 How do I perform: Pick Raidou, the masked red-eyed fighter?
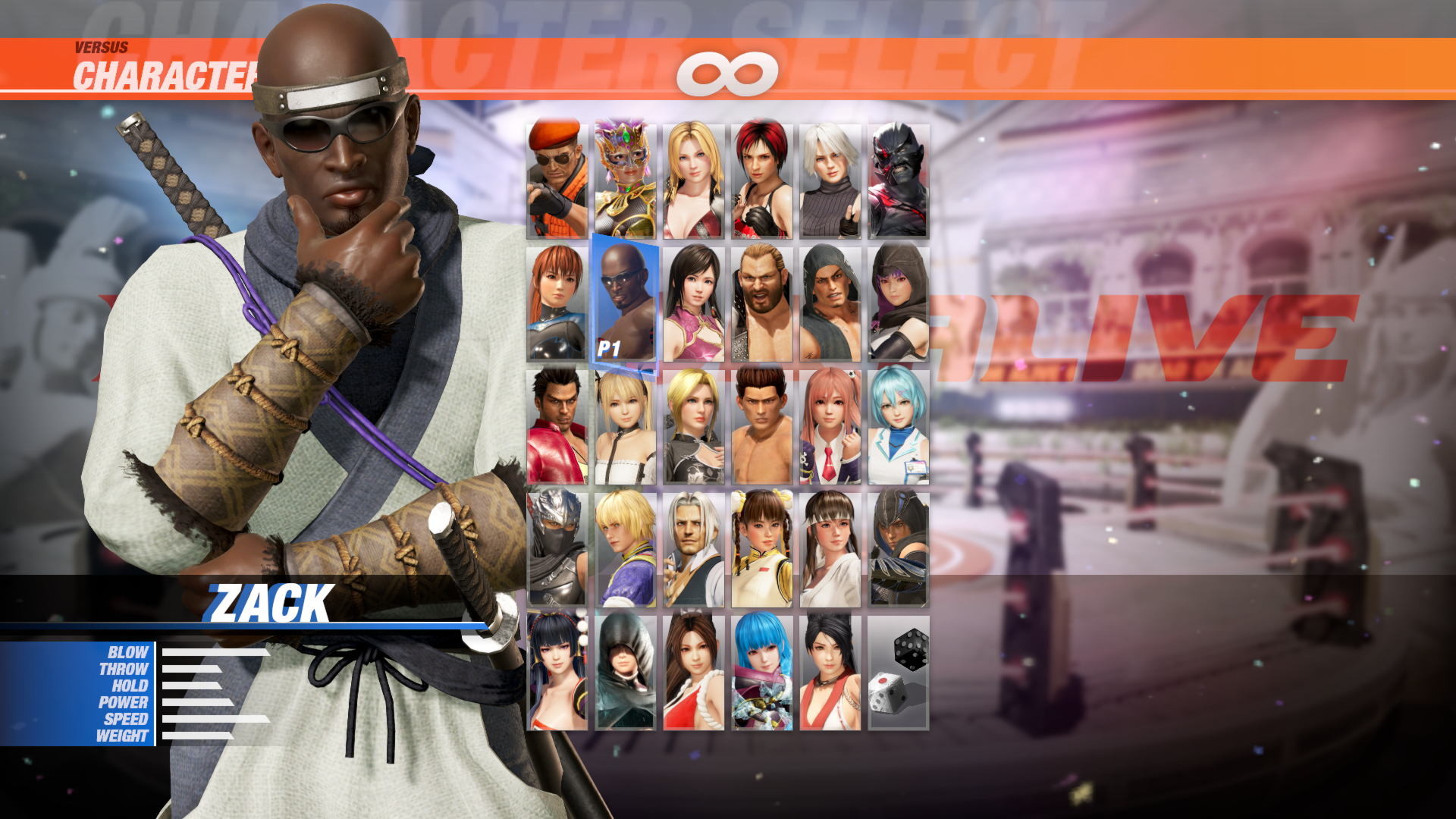click(x=899, y=178)
